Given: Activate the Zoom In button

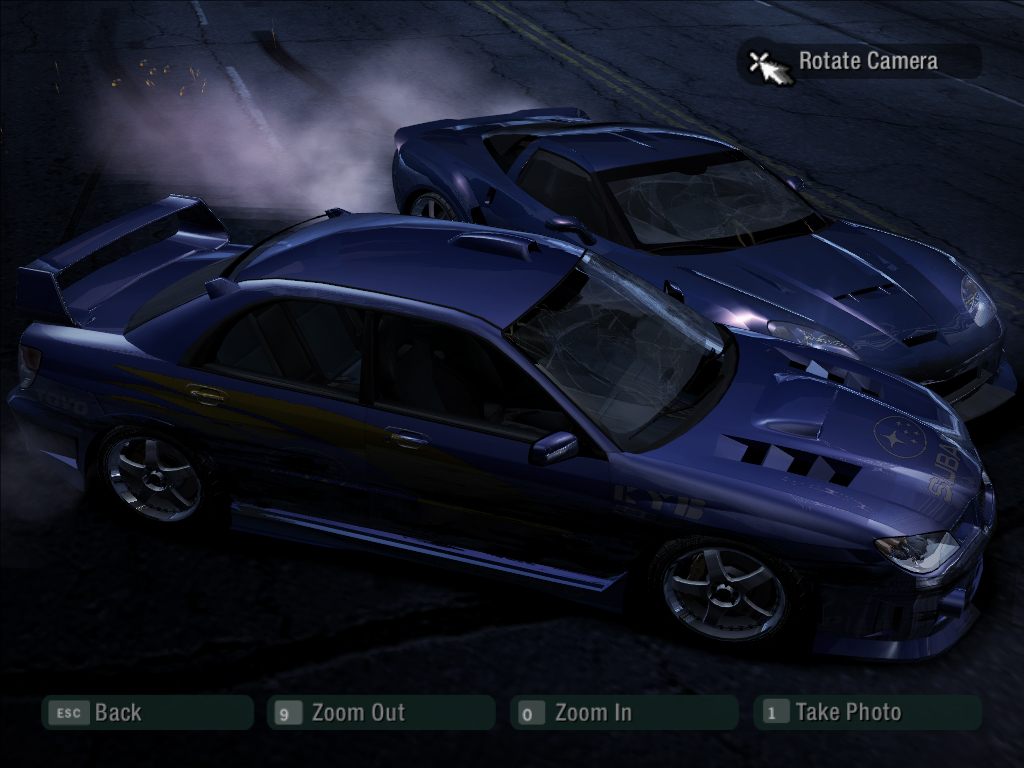Looking at the screenshot, I should 622,713.
